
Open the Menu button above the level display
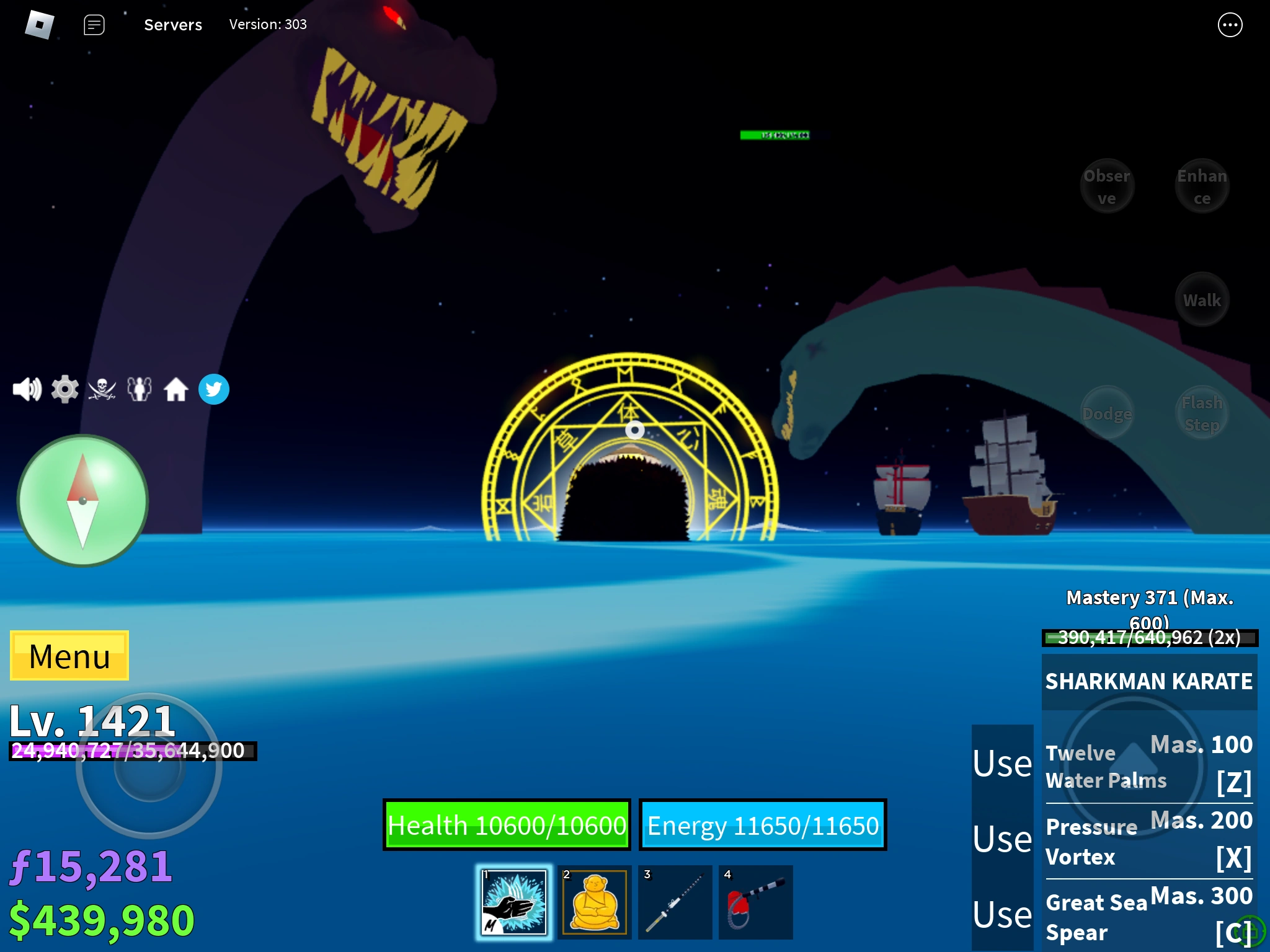tap(69, 656)
